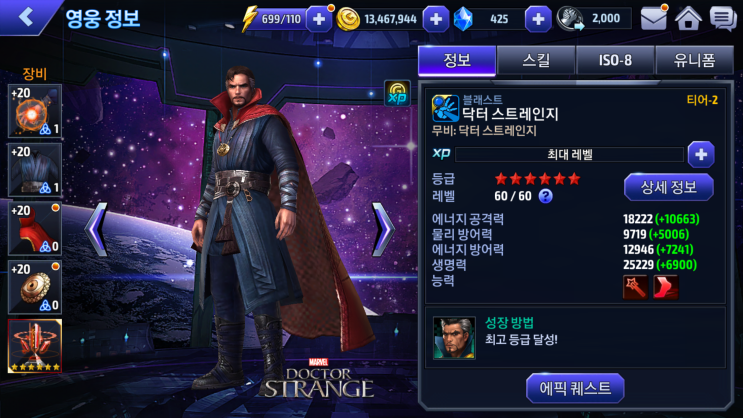Click the plus button beside the XP bar
The image size is (743, 418).
(x=701, y=154)
